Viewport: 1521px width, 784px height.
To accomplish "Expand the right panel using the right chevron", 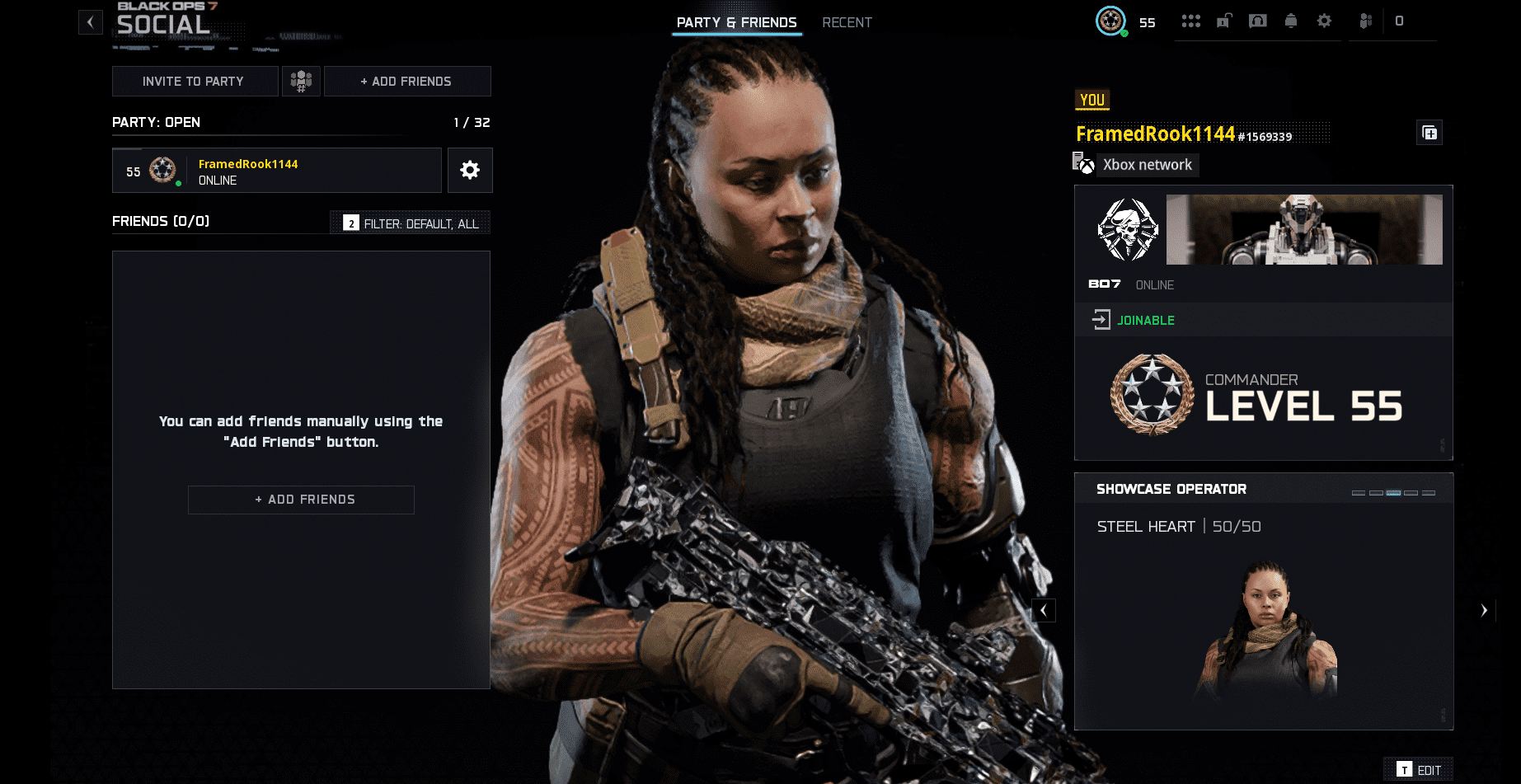I will [1483, 610].
